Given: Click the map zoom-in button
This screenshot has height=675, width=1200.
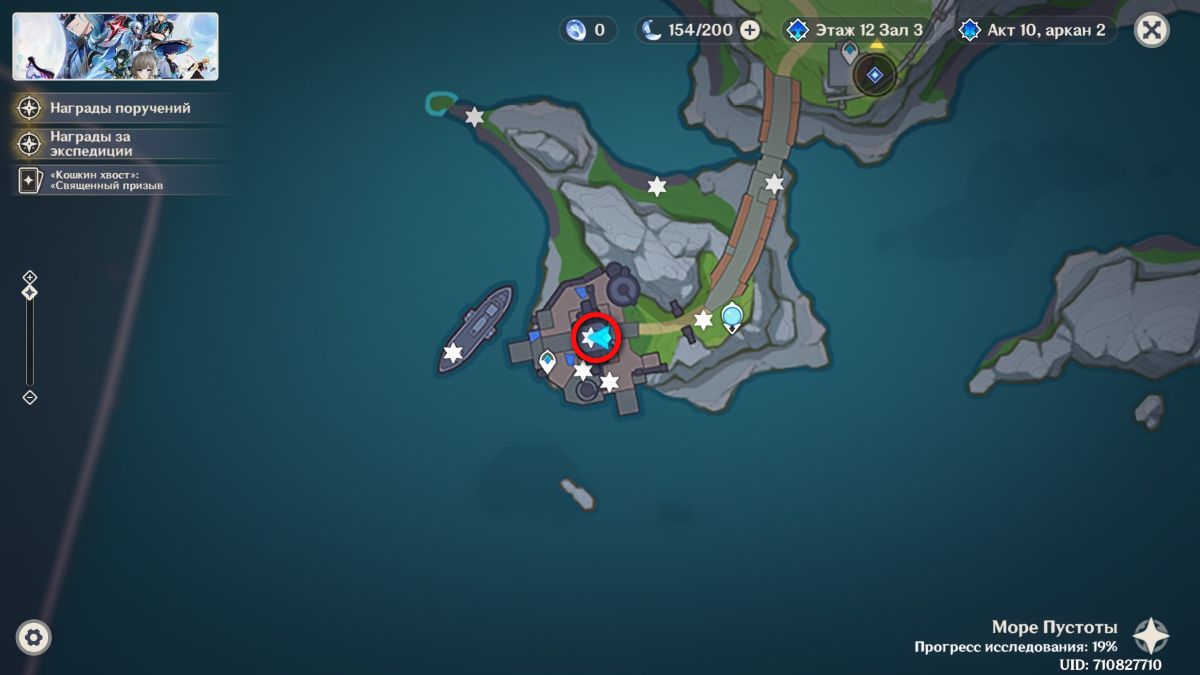Looking at the screenshot, I should coord(30,277).
